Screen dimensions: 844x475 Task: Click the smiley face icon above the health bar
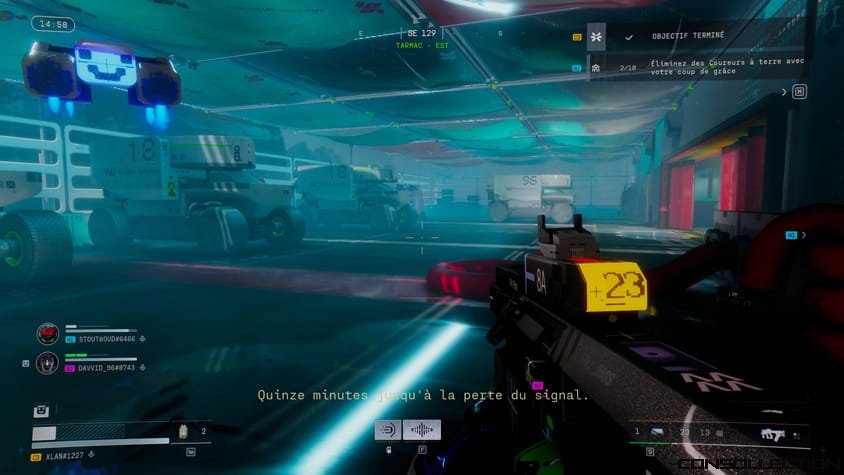(42, 410)
